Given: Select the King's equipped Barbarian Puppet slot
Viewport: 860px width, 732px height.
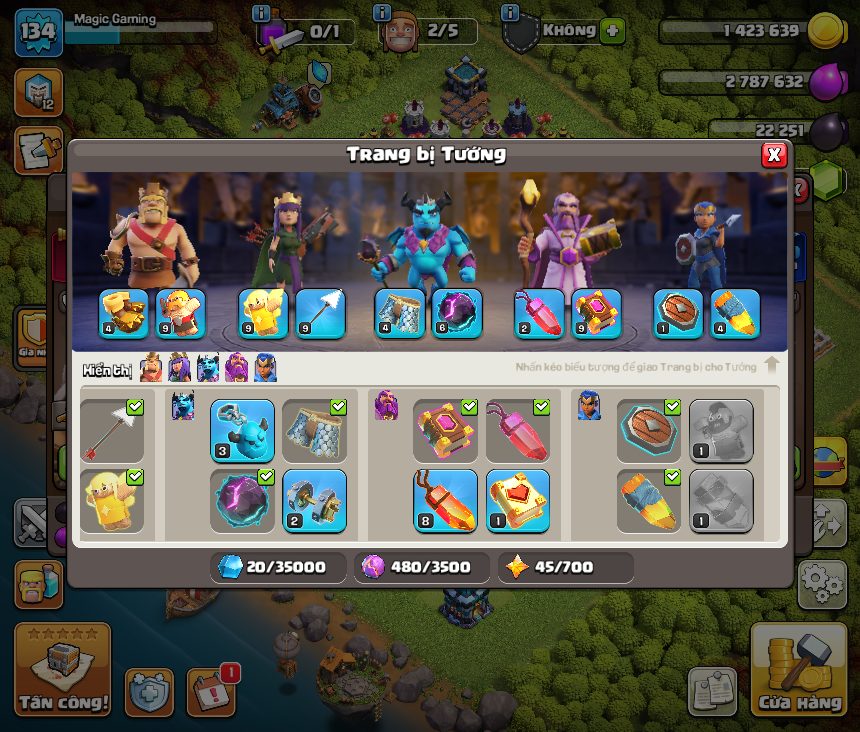Looking at the screenshot, I should pos(181,313).
